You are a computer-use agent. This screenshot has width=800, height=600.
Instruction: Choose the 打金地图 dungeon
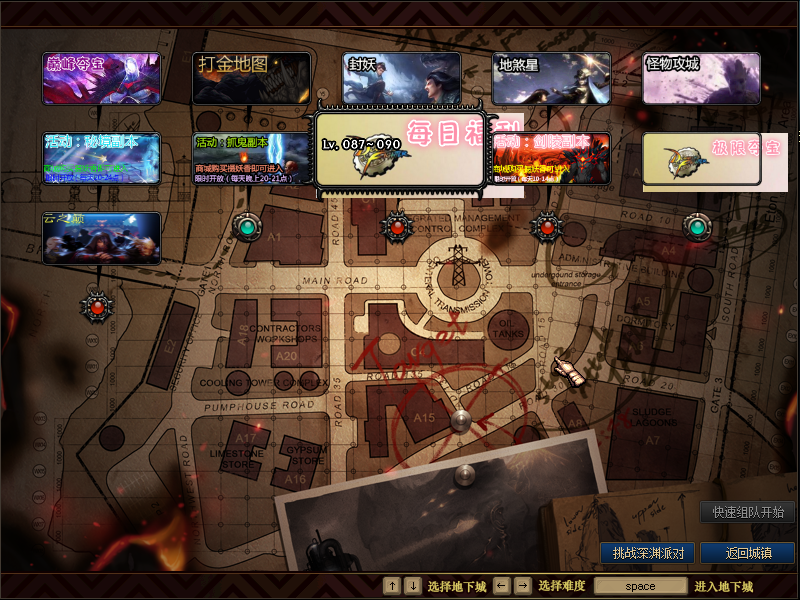tap(251, 79)
